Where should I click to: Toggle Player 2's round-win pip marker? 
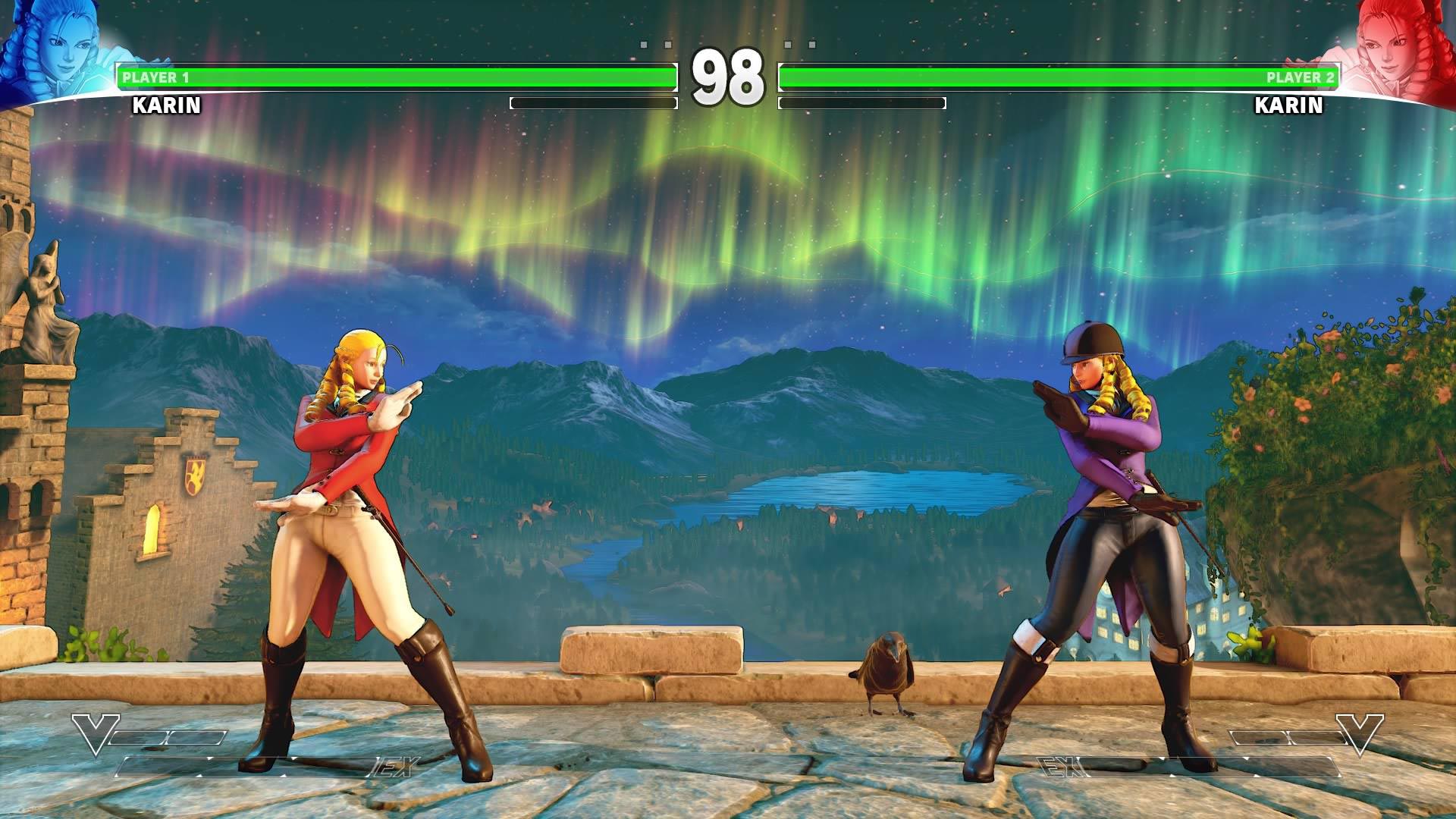tap(789, 45)
